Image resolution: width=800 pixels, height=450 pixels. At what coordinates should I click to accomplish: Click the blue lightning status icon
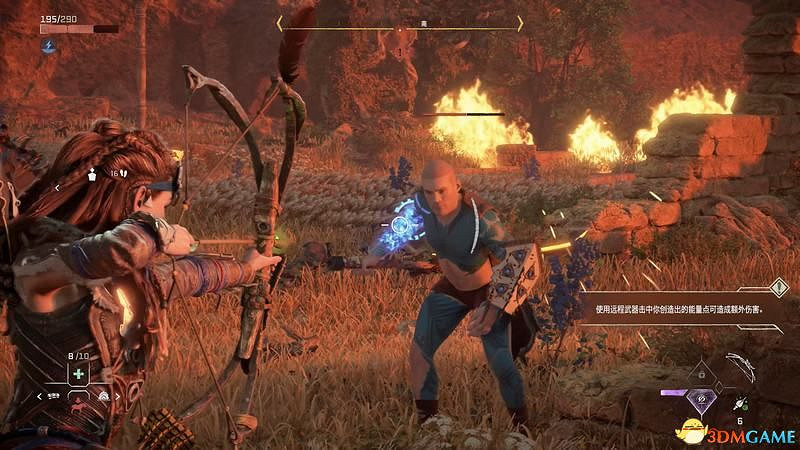click(x=48, y=46)
